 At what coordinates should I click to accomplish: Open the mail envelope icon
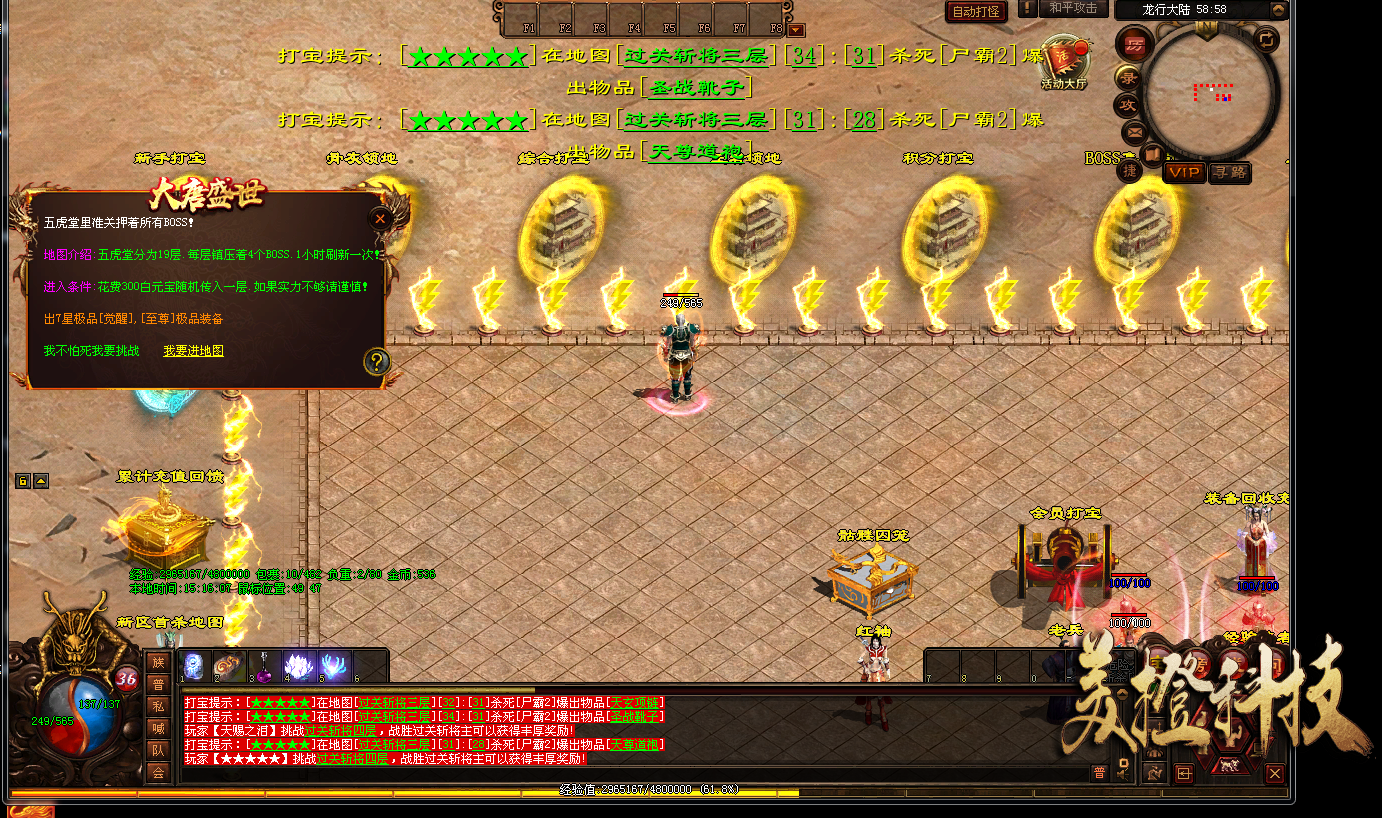point(1134,131)
